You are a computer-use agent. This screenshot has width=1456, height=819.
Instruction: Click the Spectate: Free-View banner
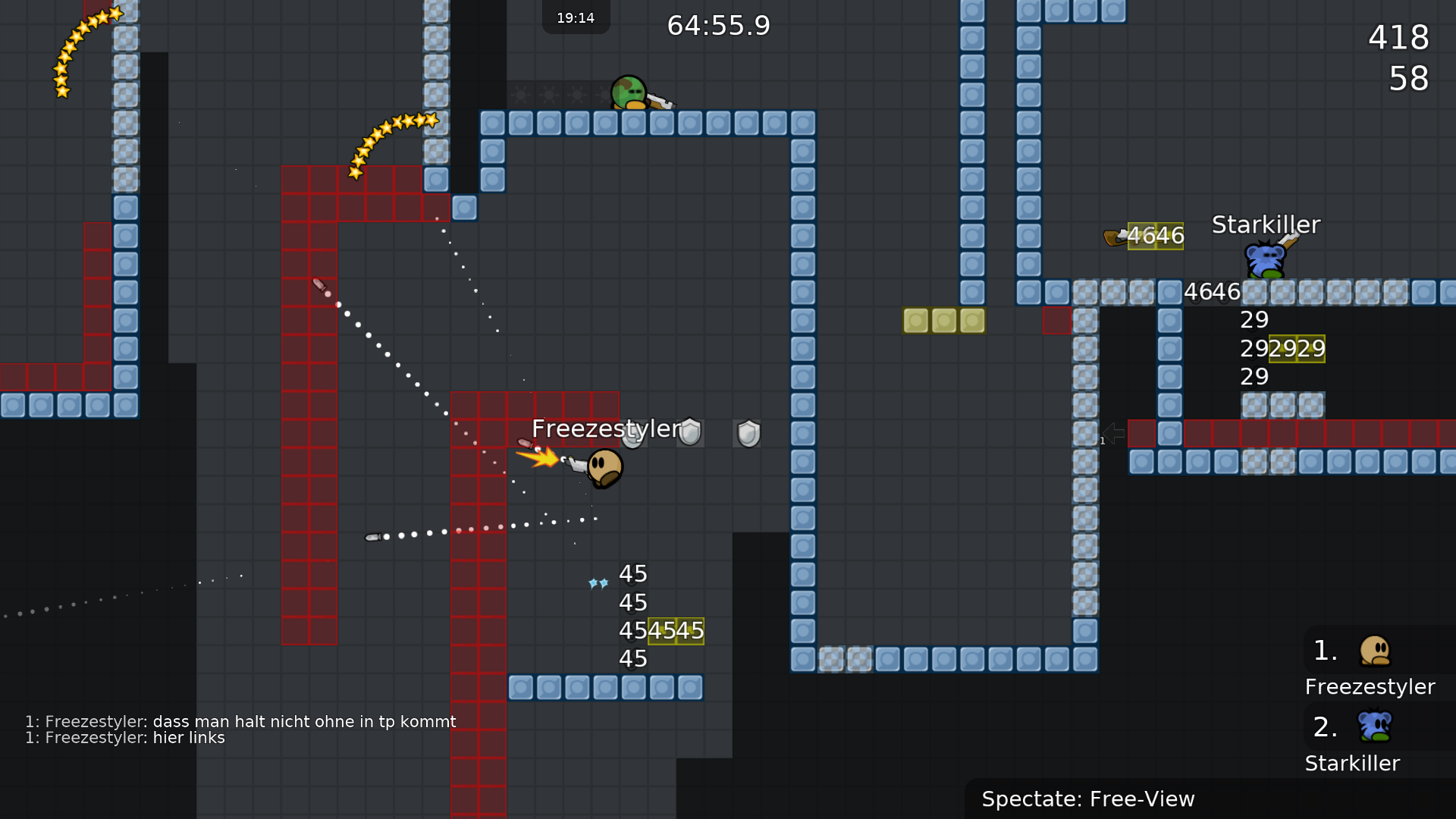point(1088,799)
